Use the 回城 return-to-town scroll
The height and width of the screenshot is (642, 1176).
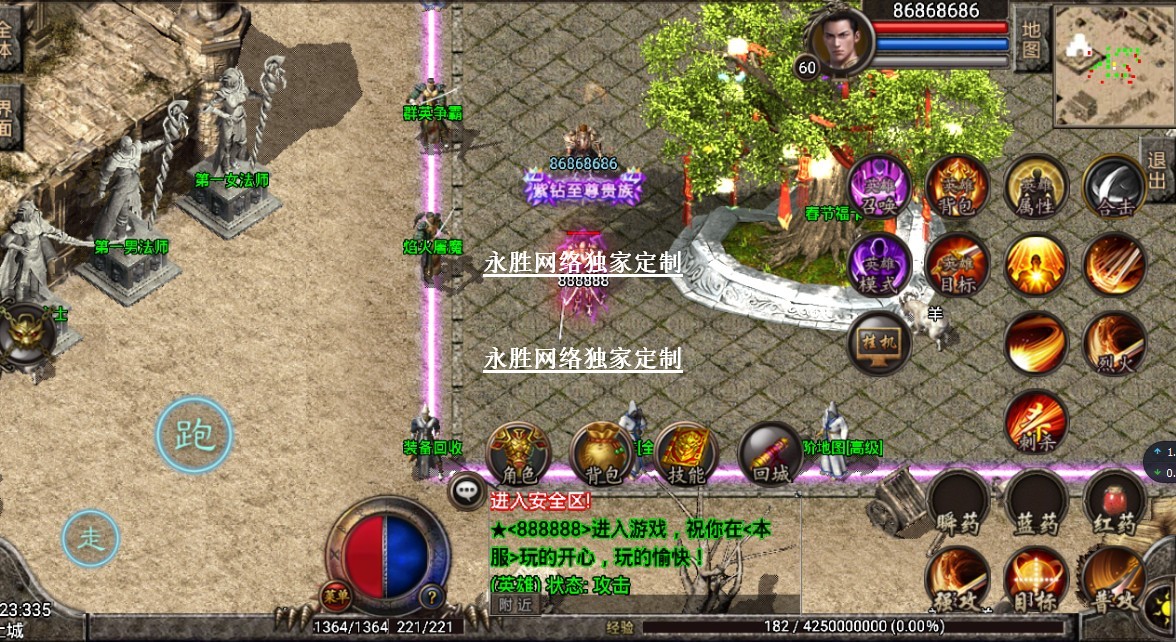[x=771, y=455]
